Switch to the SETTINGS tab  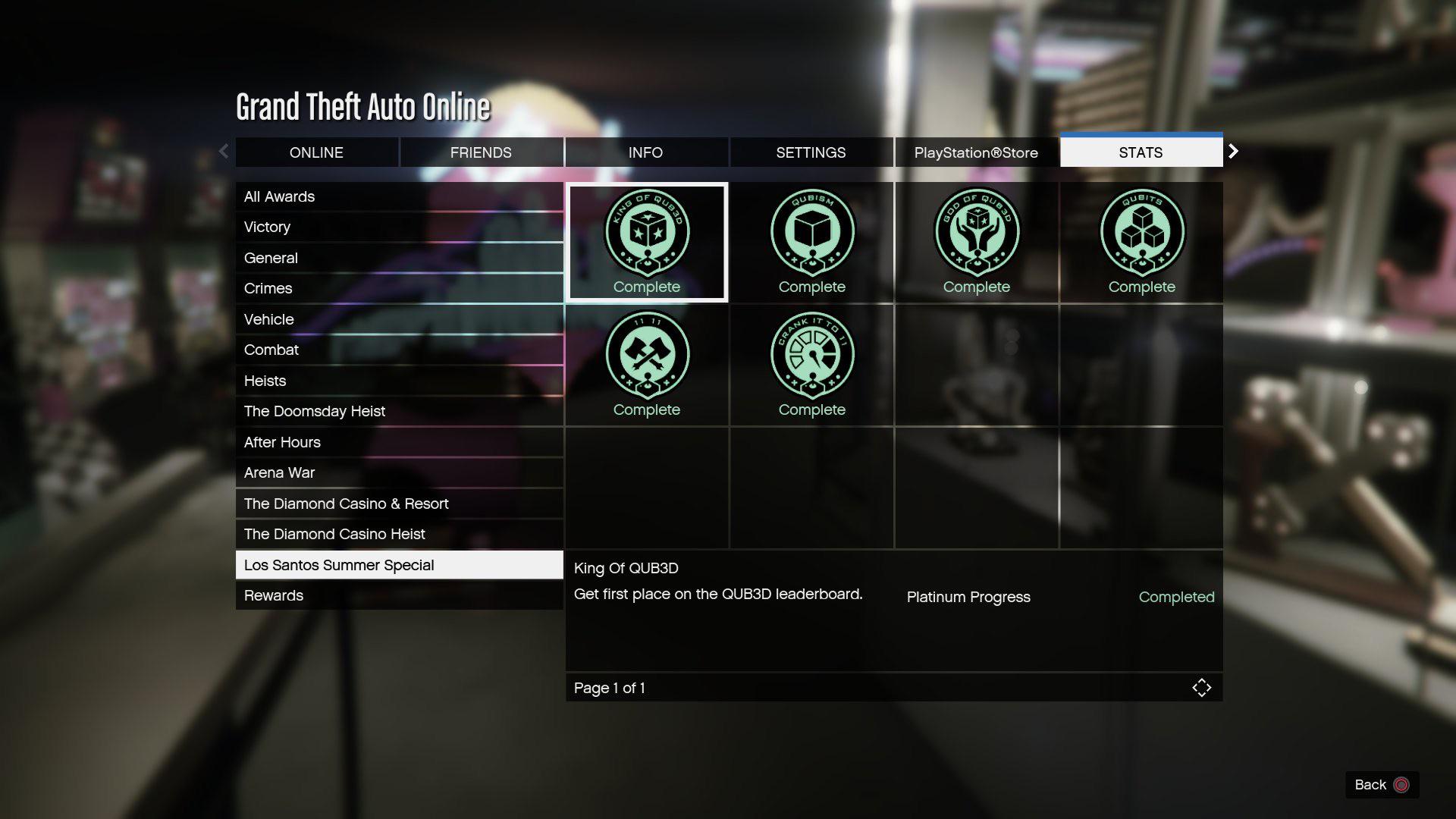pyautogui.click(x=811, y=152)
